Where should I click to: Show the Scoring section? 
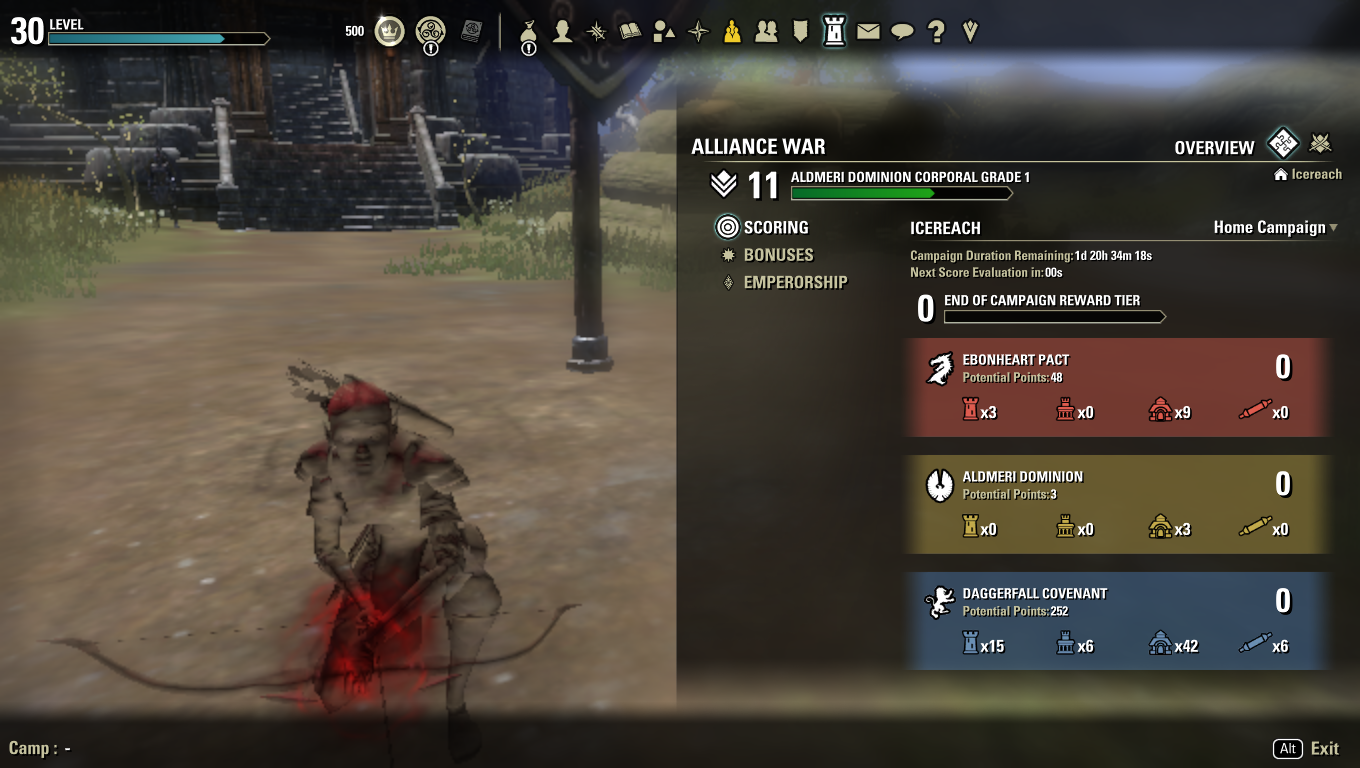coord(775,227)
